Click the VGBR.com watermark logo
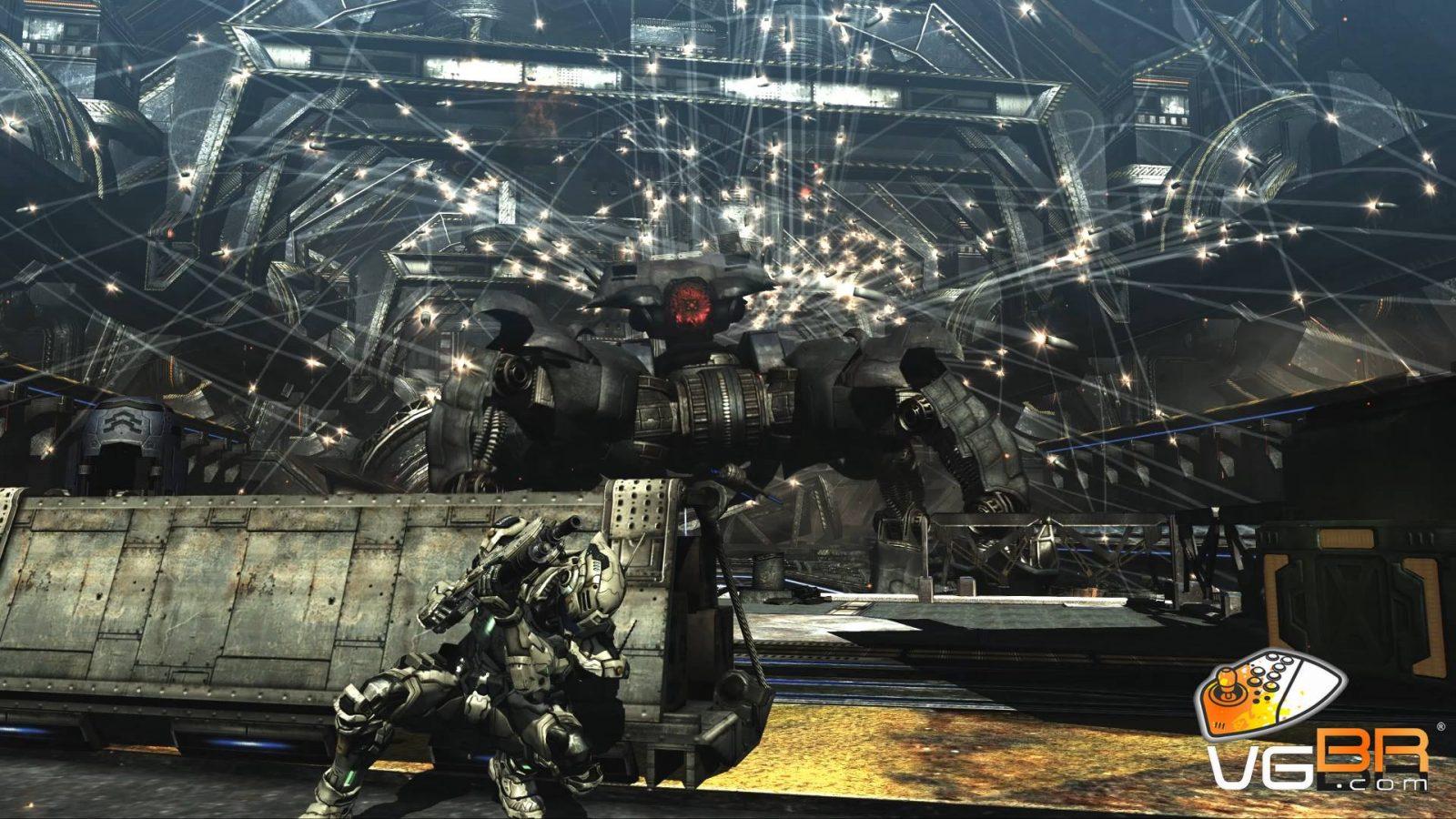 [1316, 726]
